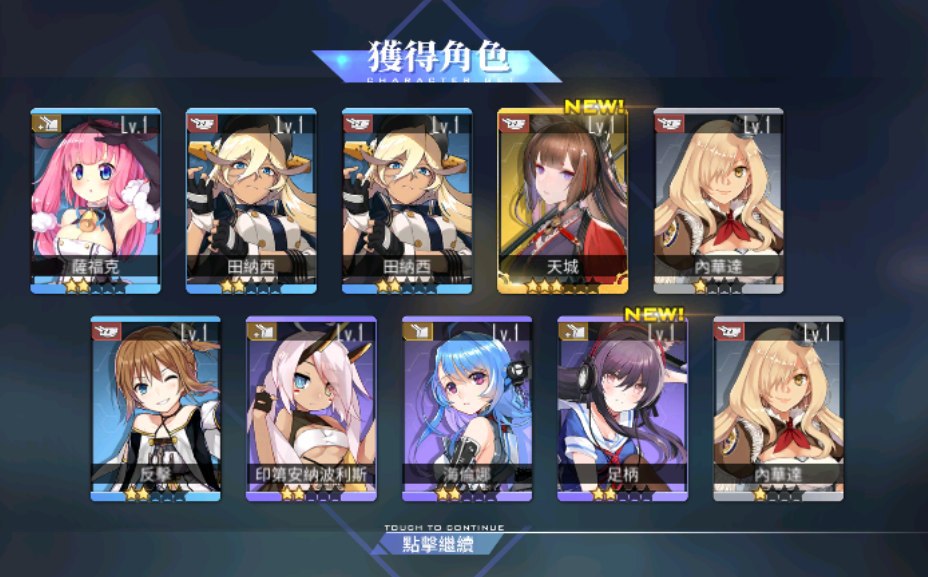Pick the 印第安納波利斯 card
Screen dimensions: 928x577
point(311,408)
